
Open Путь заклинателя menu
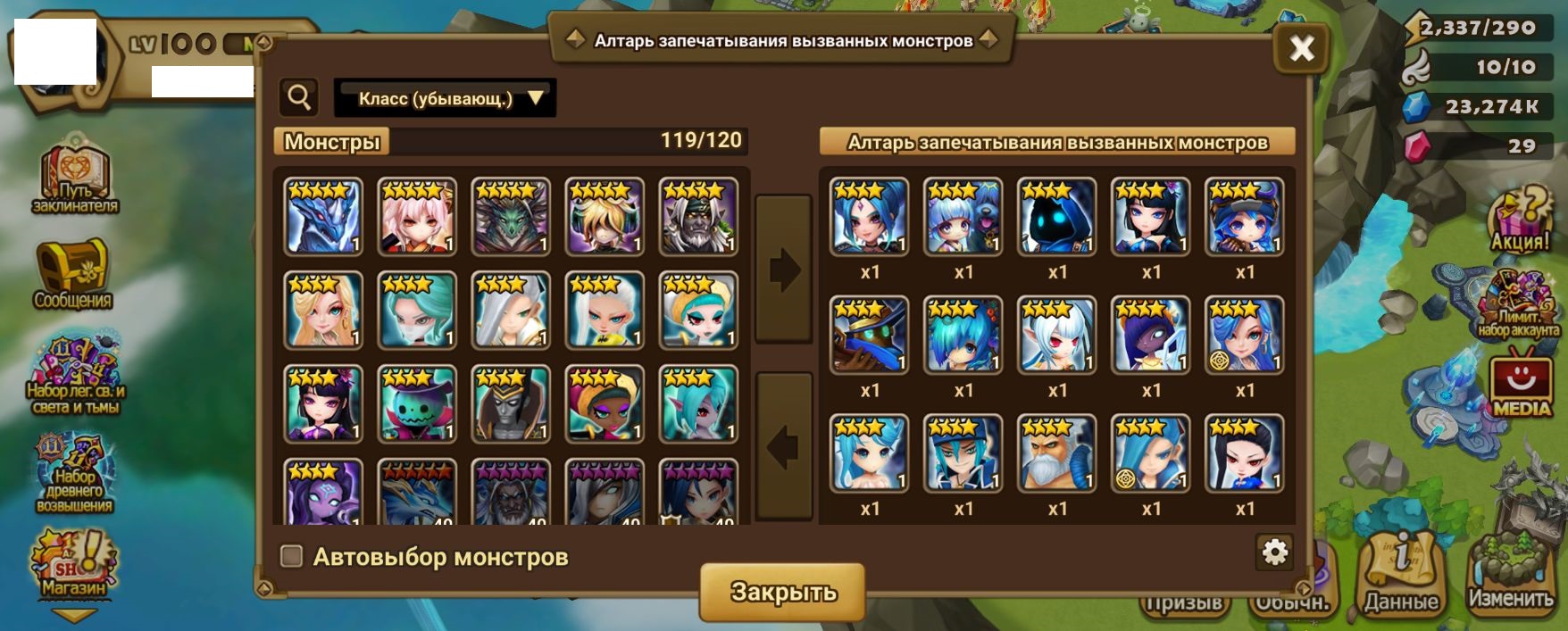point(75,179)
